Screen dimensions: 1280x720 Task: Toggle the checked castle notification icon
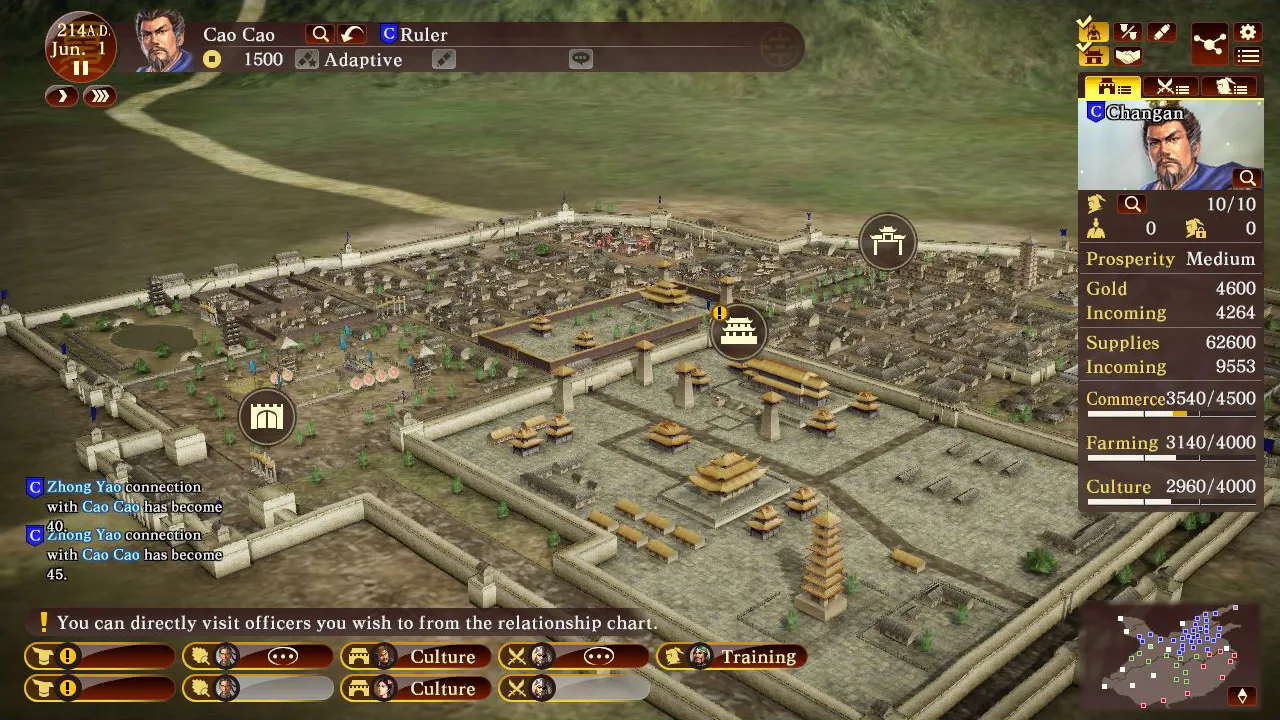click(1093, 32)
